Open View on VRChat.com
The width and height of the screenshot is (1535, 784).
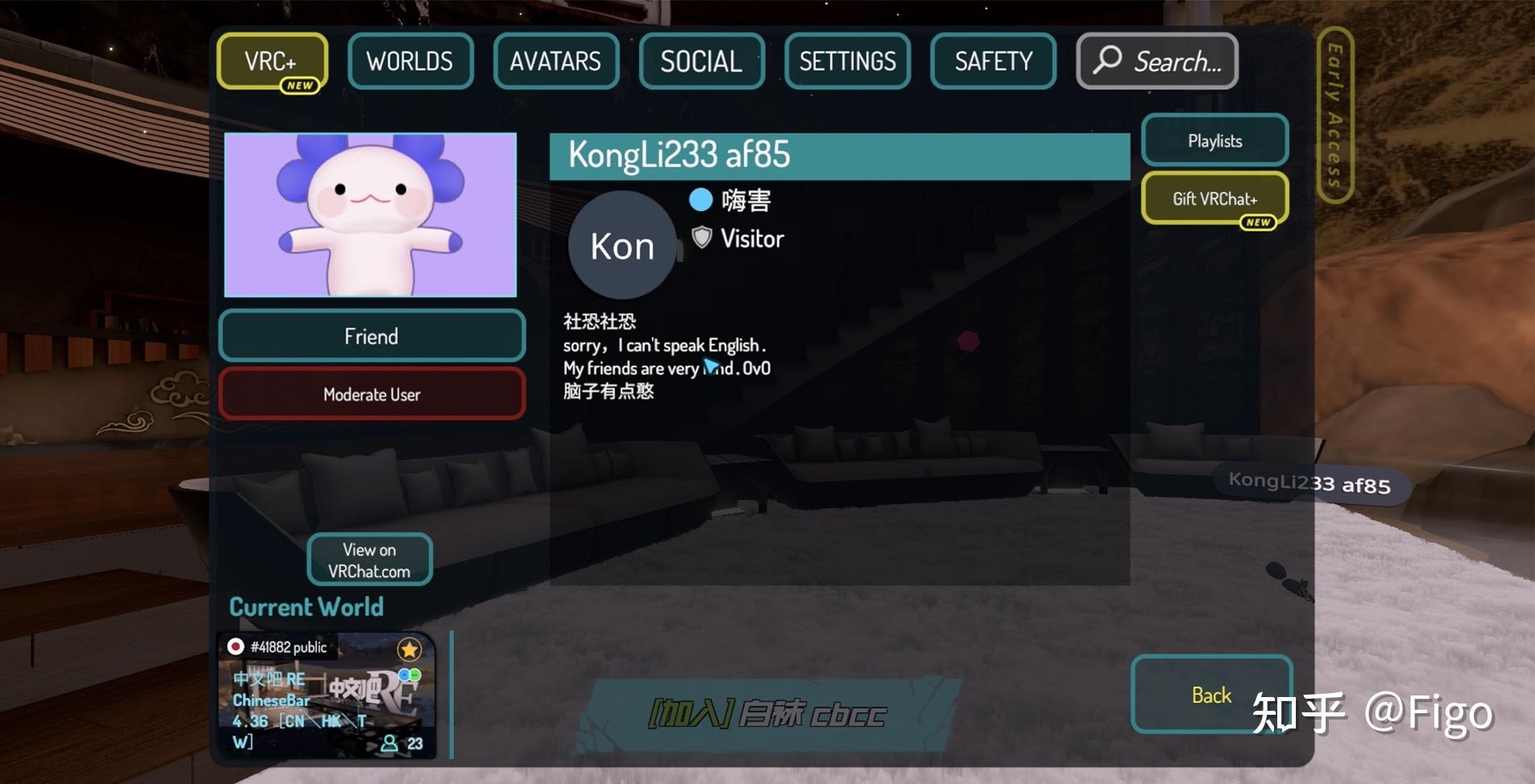tap(370, 559)
